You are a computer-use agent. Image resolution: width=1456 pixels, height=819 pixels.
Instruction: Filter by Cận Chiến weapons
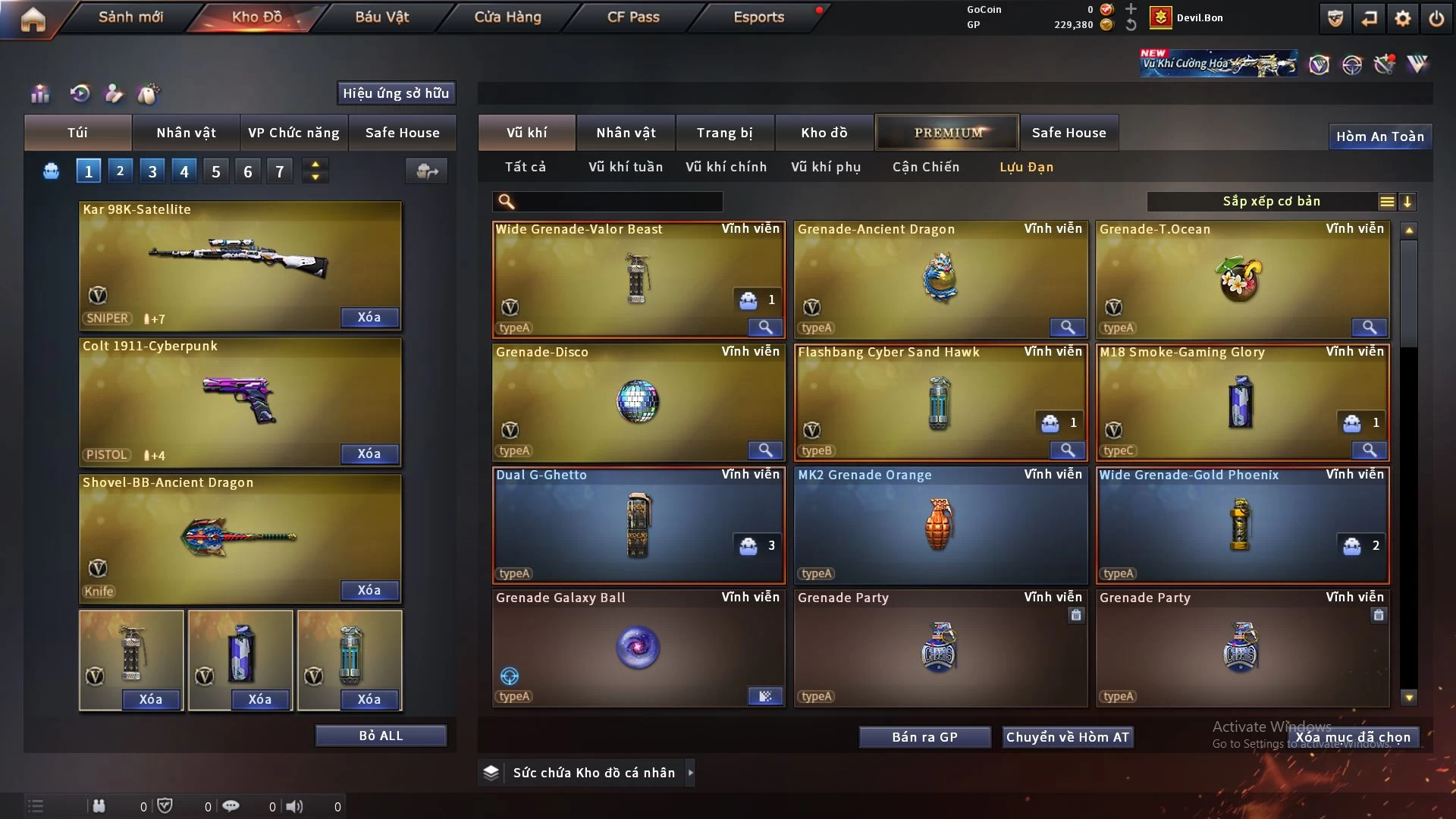point(925,167)
